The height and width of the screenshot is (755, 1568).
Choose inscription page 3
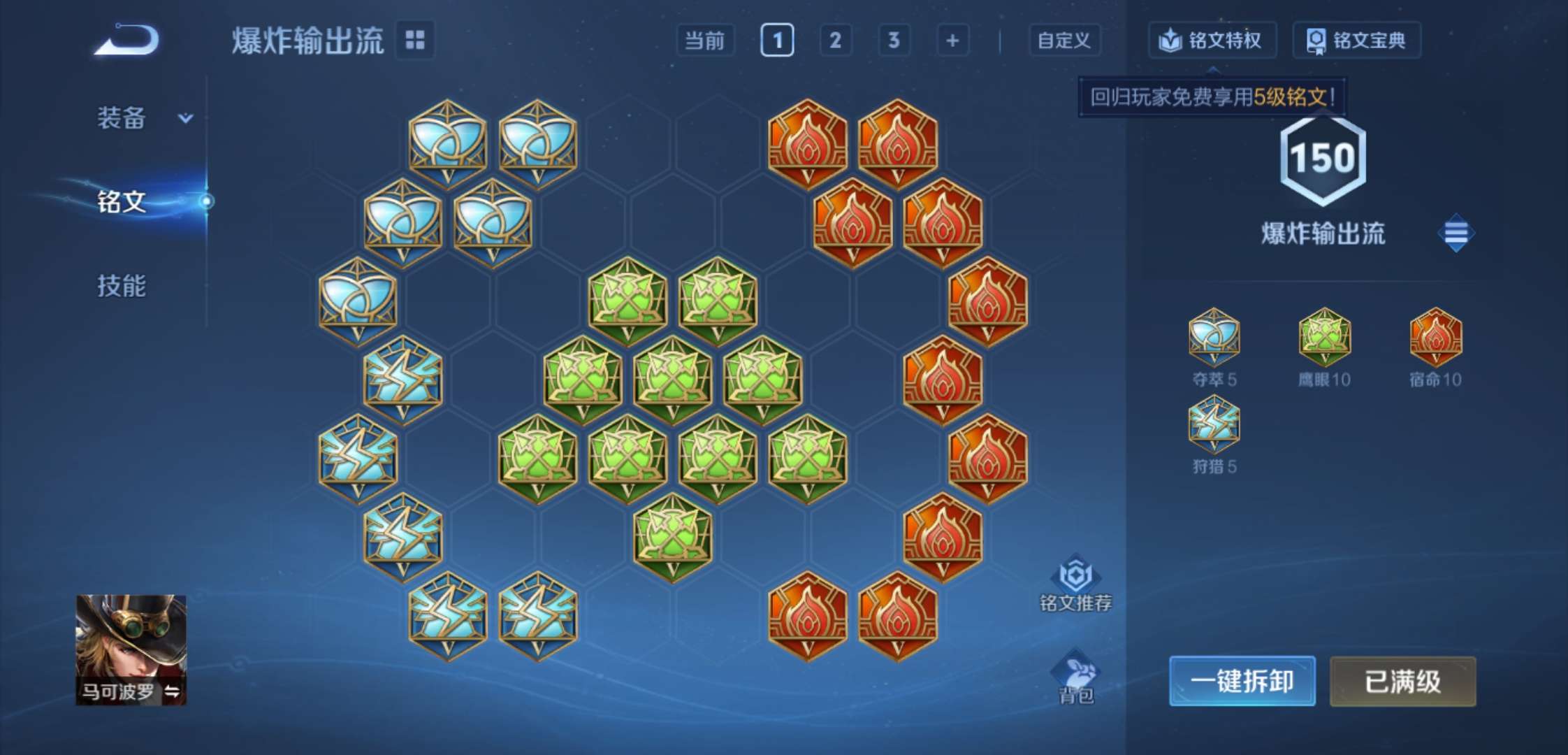pyautogui.click(x=894, y=41)
